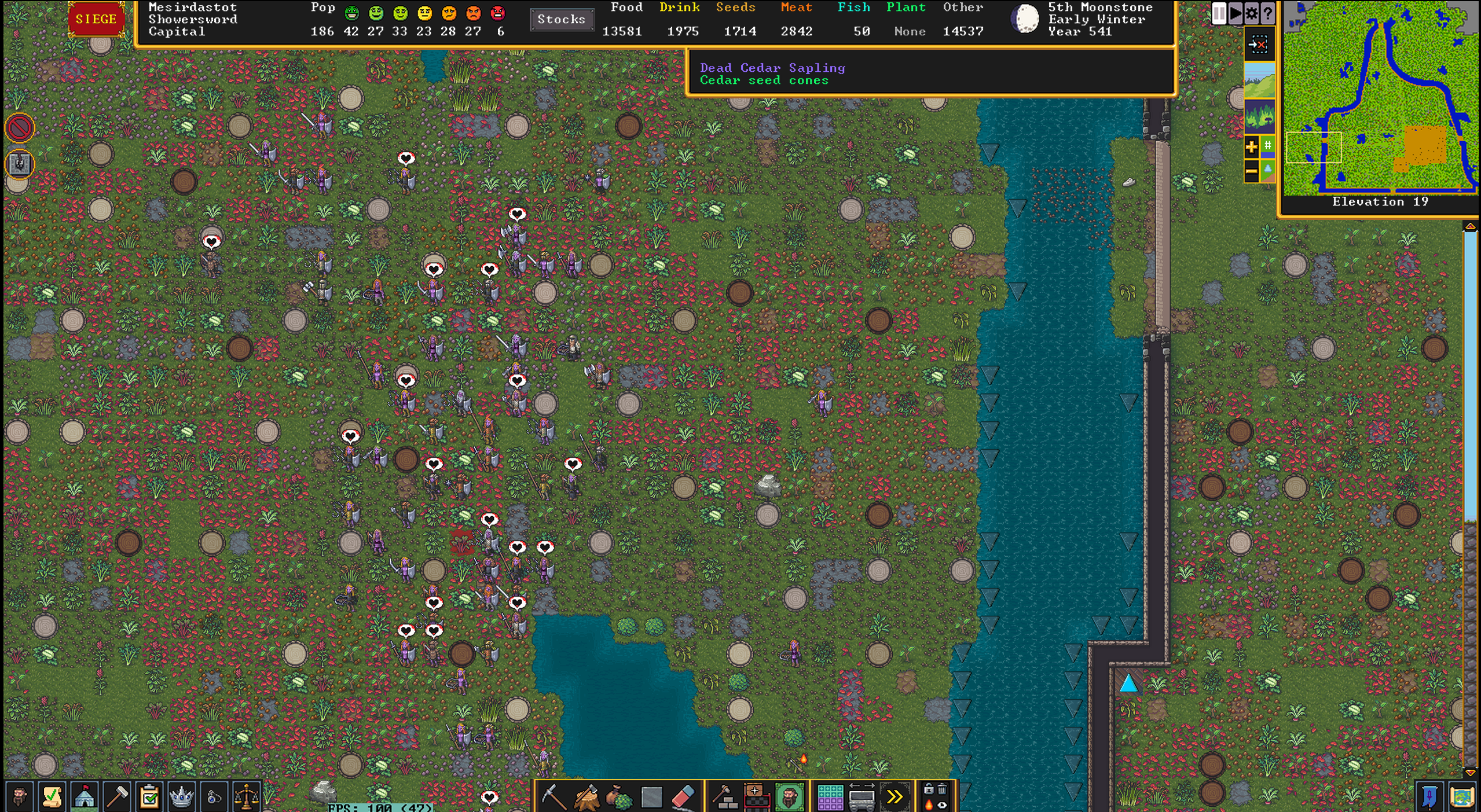Open settings via the gear icon
This screenshot has width=1481, height=812.
click(1251, 13)
